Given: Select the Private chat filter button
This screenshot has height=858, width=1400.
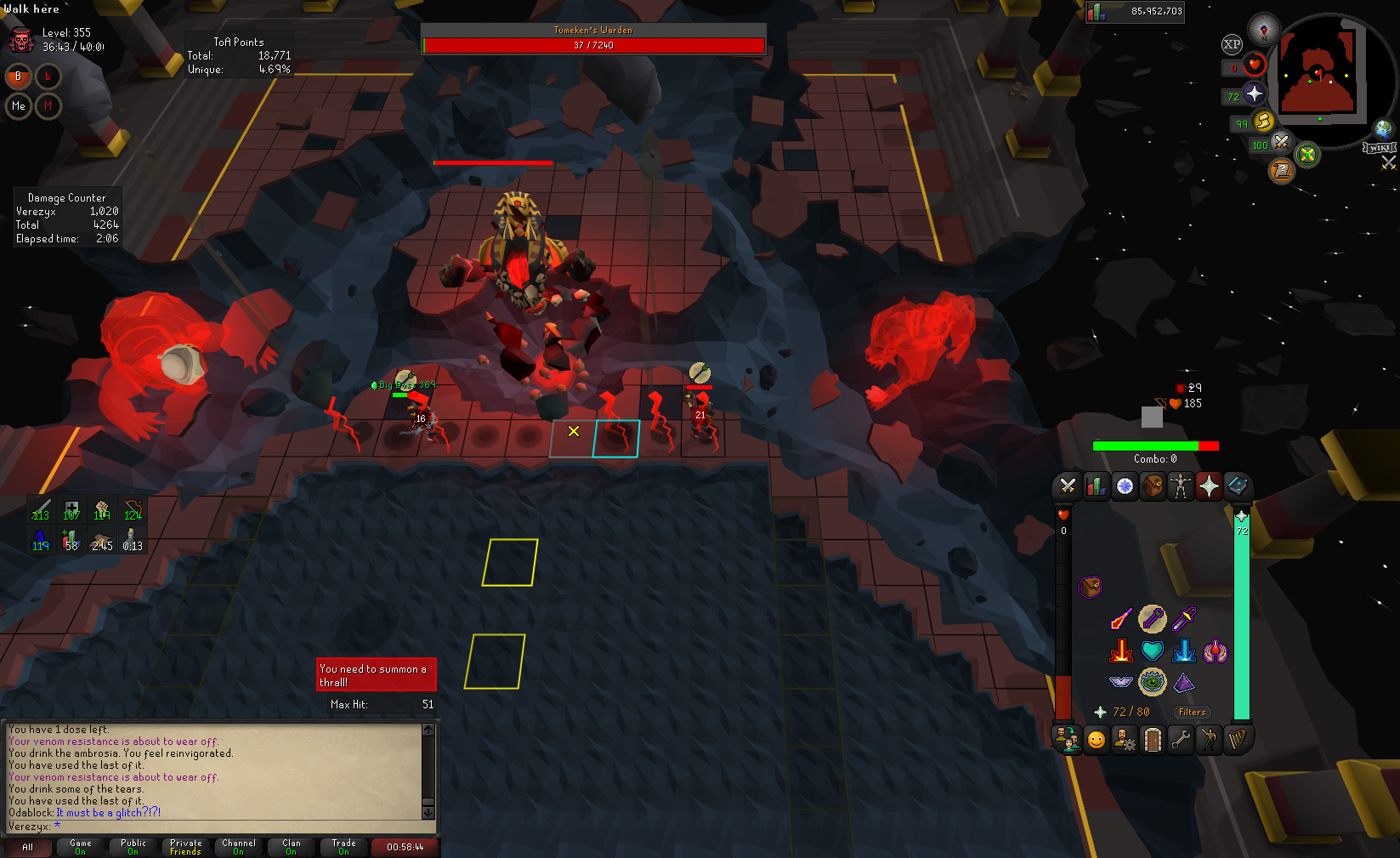Looking at the screenshot, I should point(185,847).
